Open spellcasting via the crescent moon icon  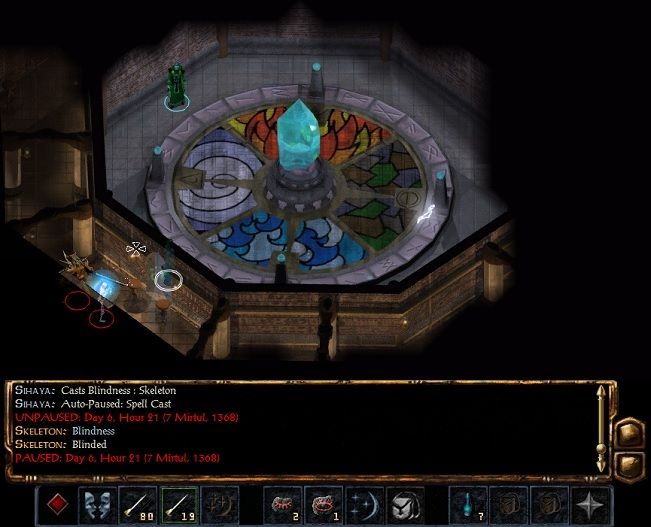pos(364,505)
